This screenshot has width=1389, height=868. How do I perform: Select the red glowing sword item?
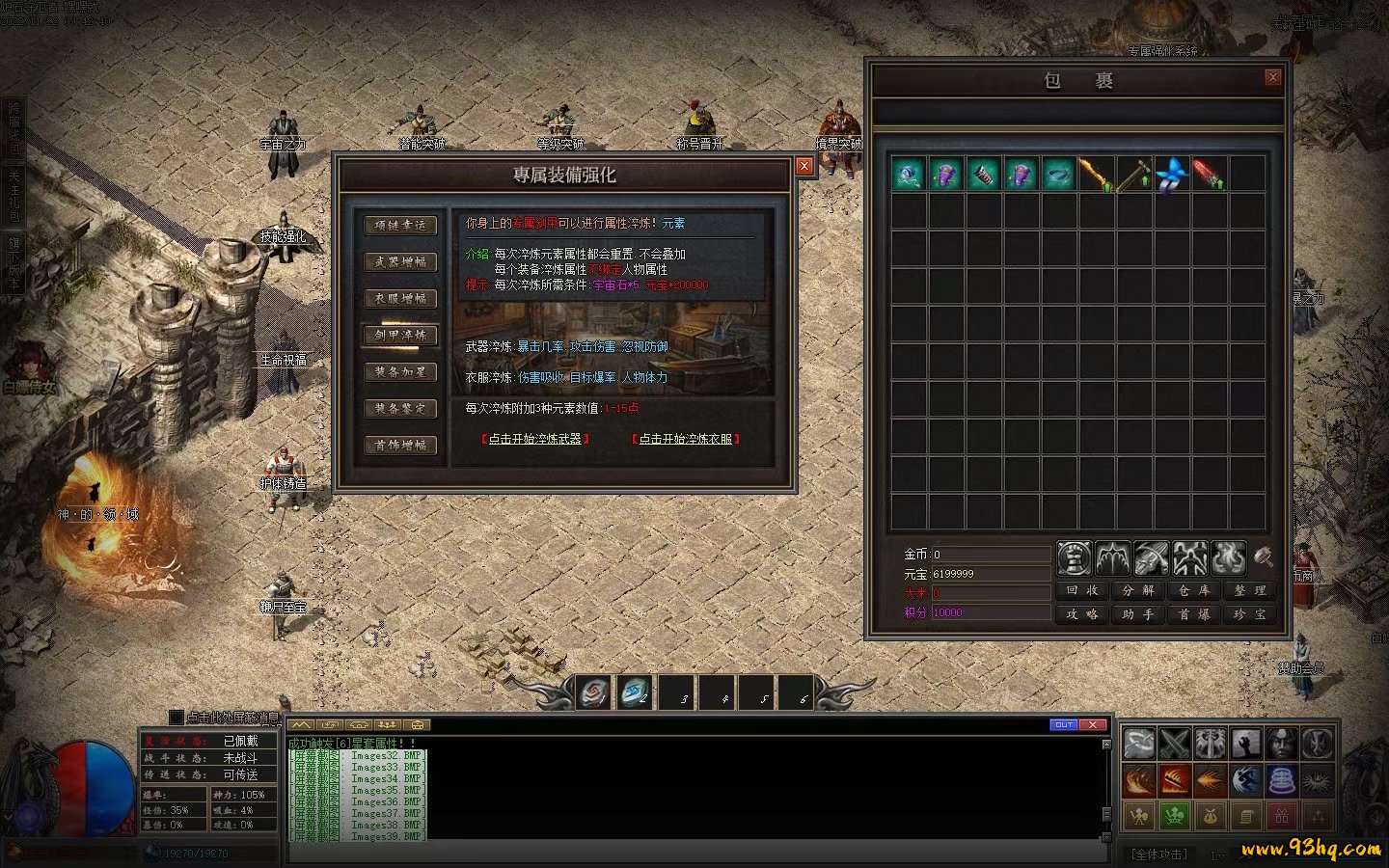tap(1209, 175)
